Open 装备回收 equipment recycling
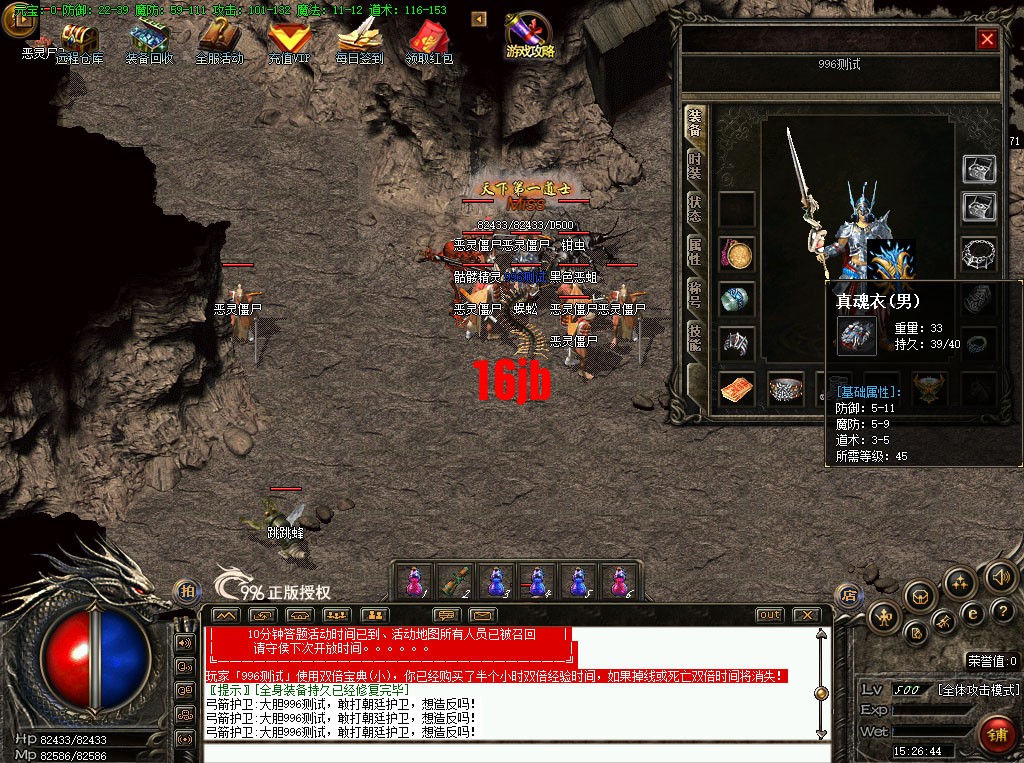The image size is (1024, 763). click(x=148, y=40)
